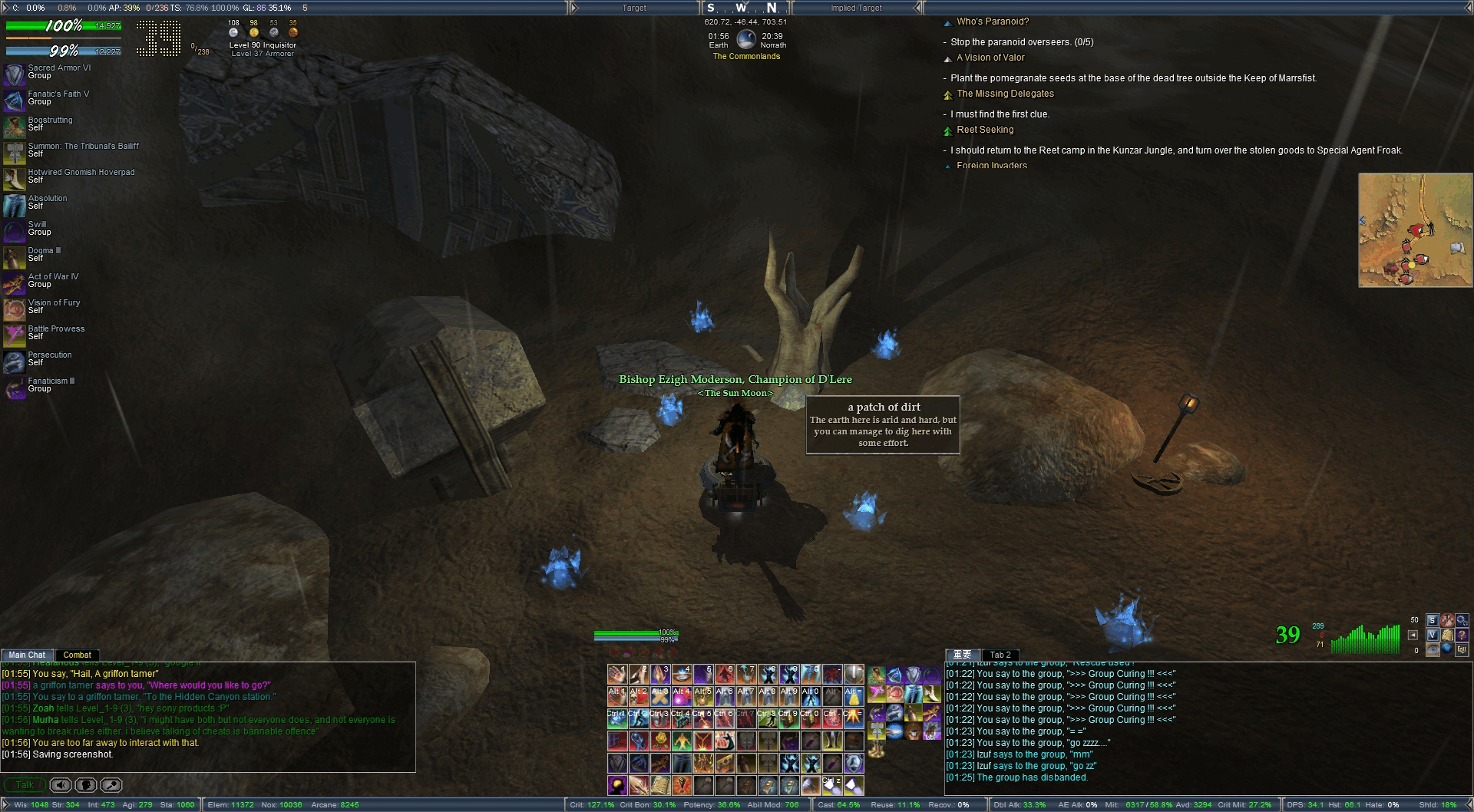
Task: Click the green Talk voice button
Action: (25, 784)
